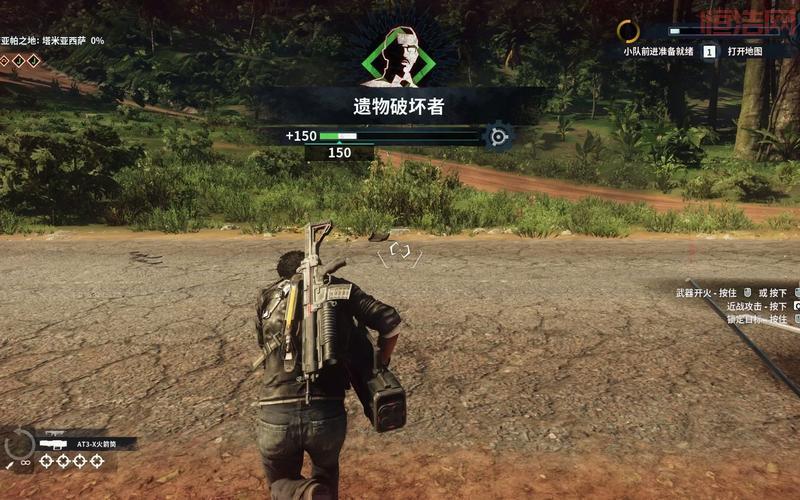Open the region progress label at top left
The width and height of the screenshot is (800, 500).
click(52, 41)
